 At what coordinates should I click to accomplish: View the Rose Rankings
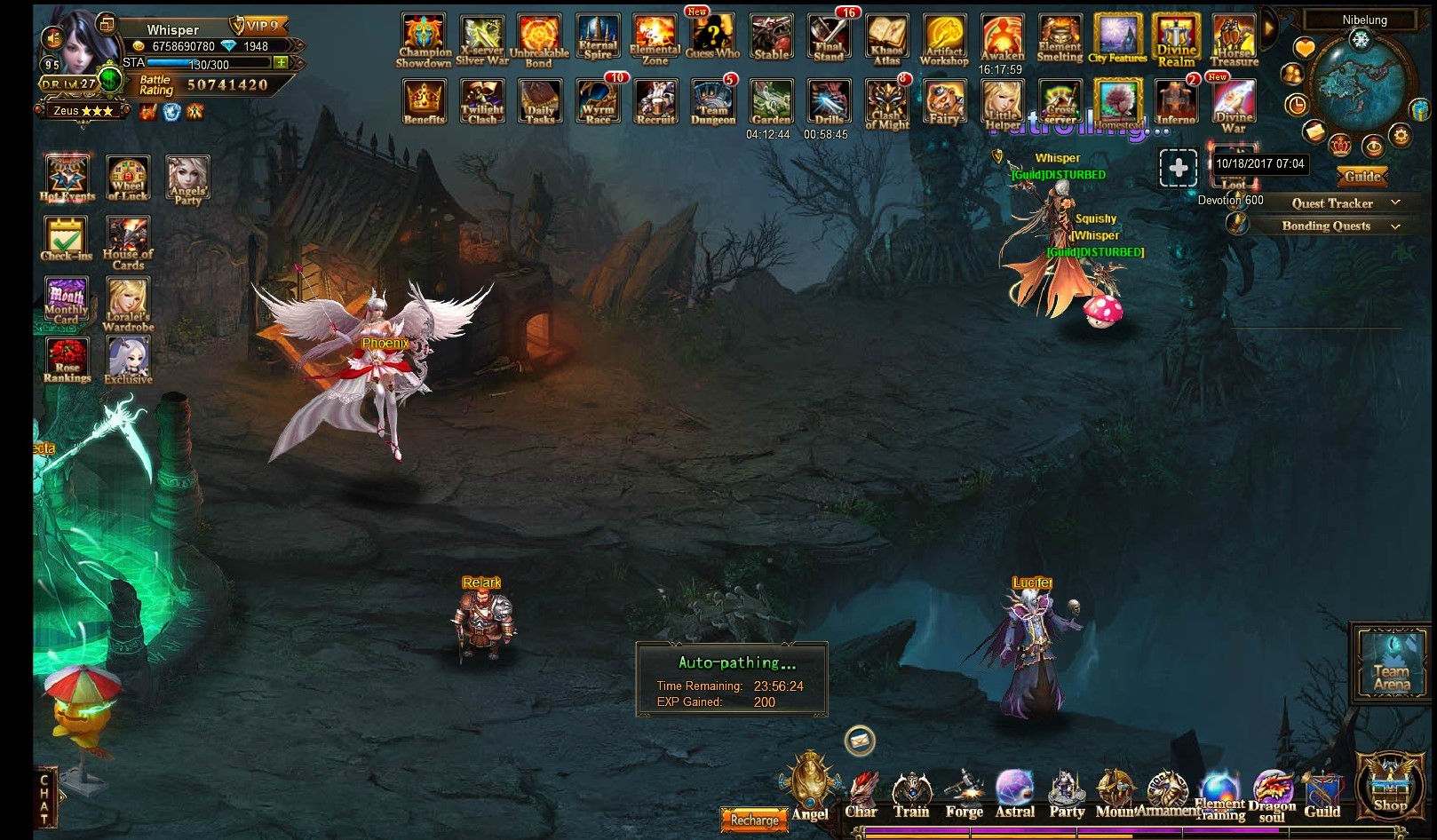[67, 360]
